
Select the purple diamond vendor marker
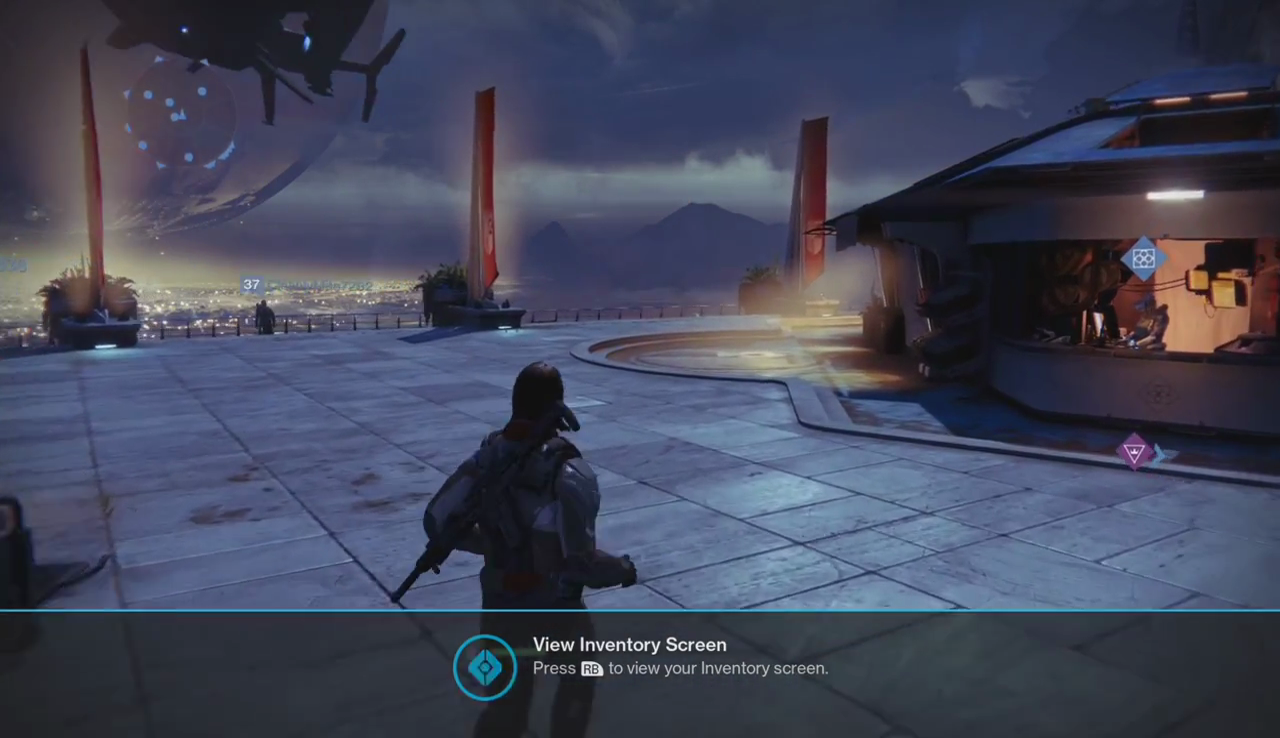point(1135,451)
